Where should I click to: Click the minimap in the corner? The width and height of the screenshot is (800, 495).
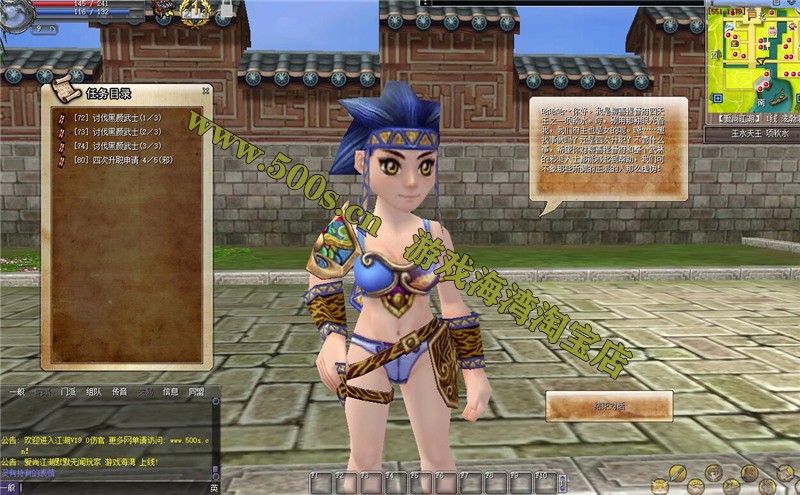[x=752, y=62]
